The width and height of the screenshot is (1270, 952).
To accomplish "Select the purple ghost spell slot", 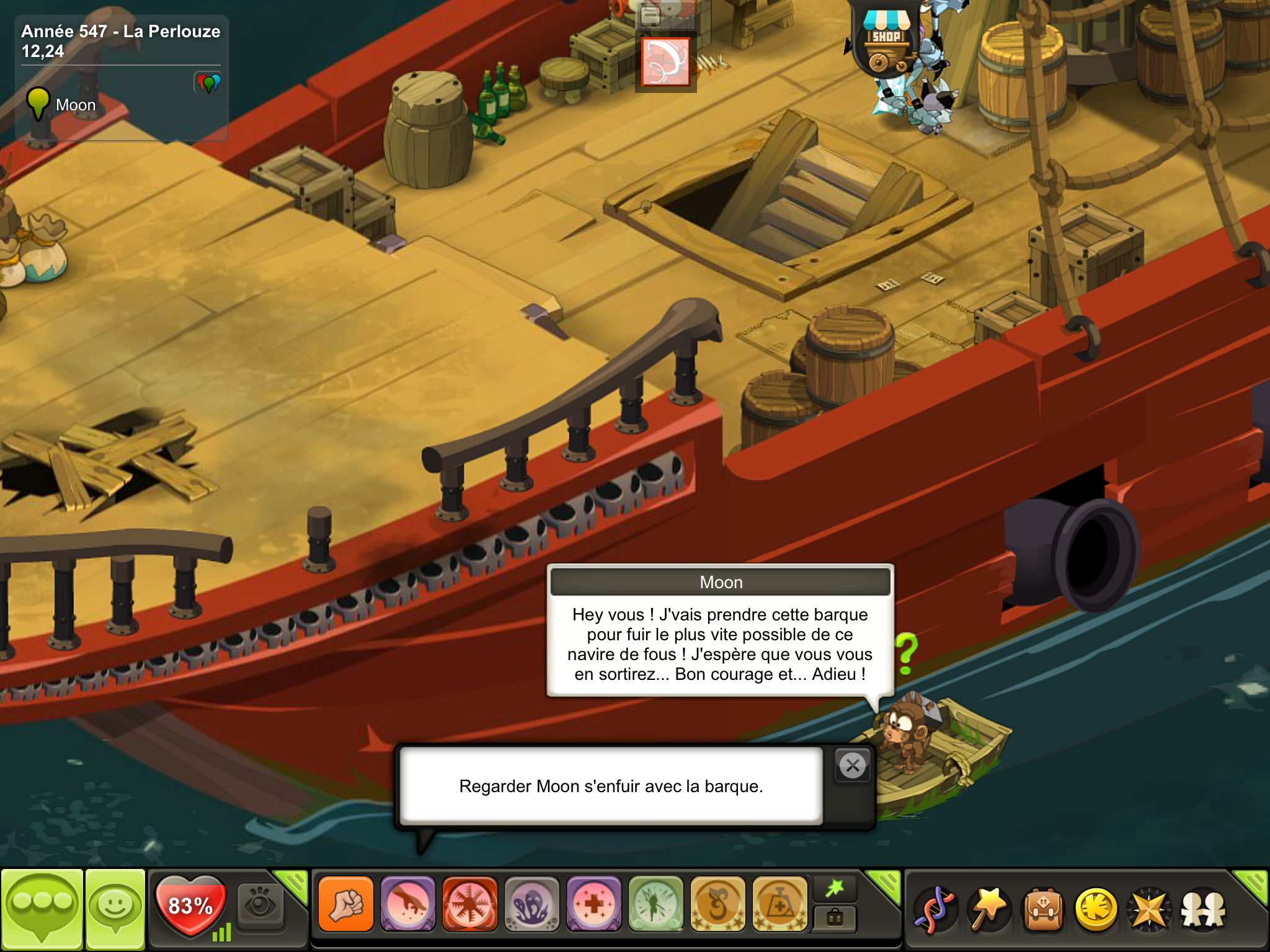I will 532,904.
